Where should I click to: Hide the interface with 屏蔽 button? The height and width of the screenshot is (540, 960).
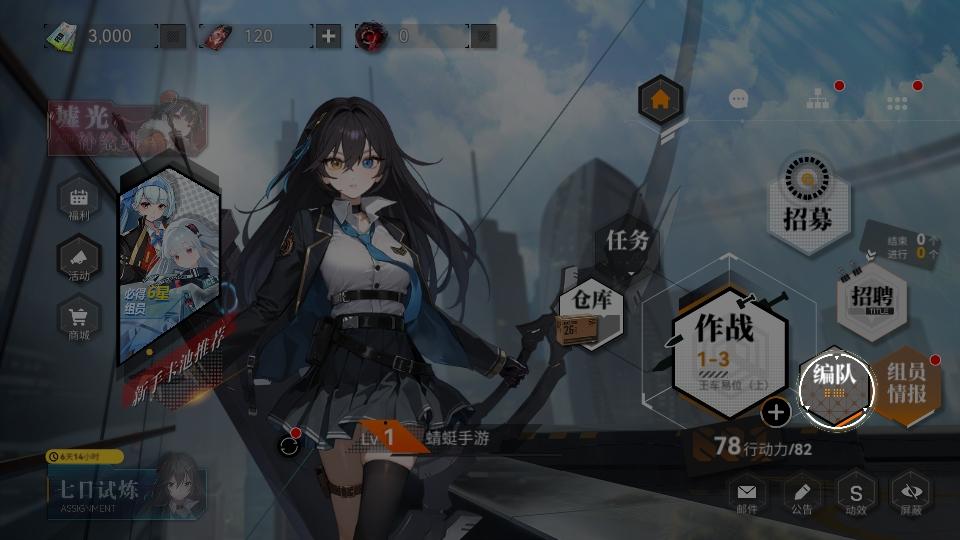(x=910, y=495)
